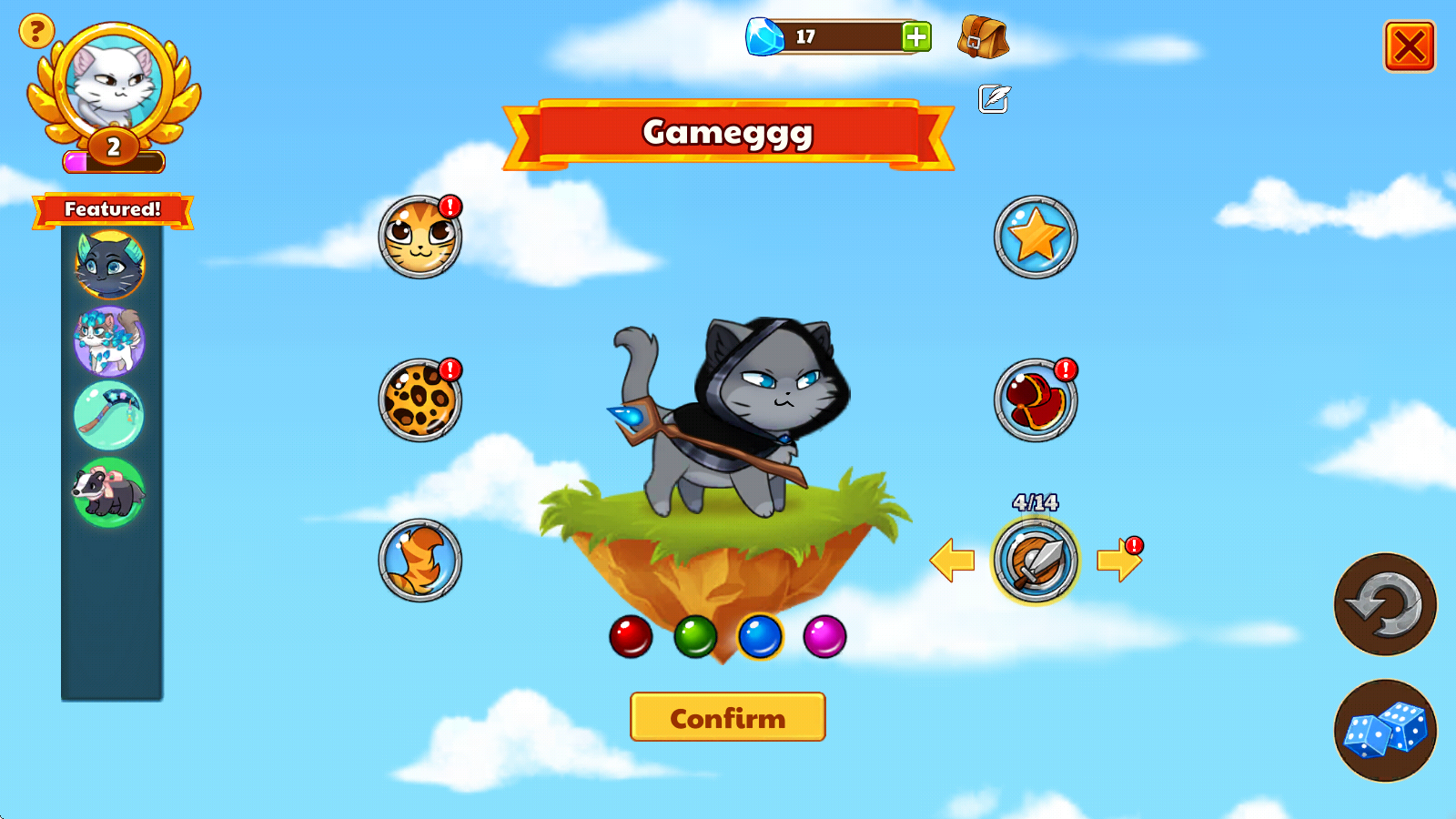Screen dimensions: 1456x819
Task: Open the leopard fur pattern selection
Action: tap(420, 400)
